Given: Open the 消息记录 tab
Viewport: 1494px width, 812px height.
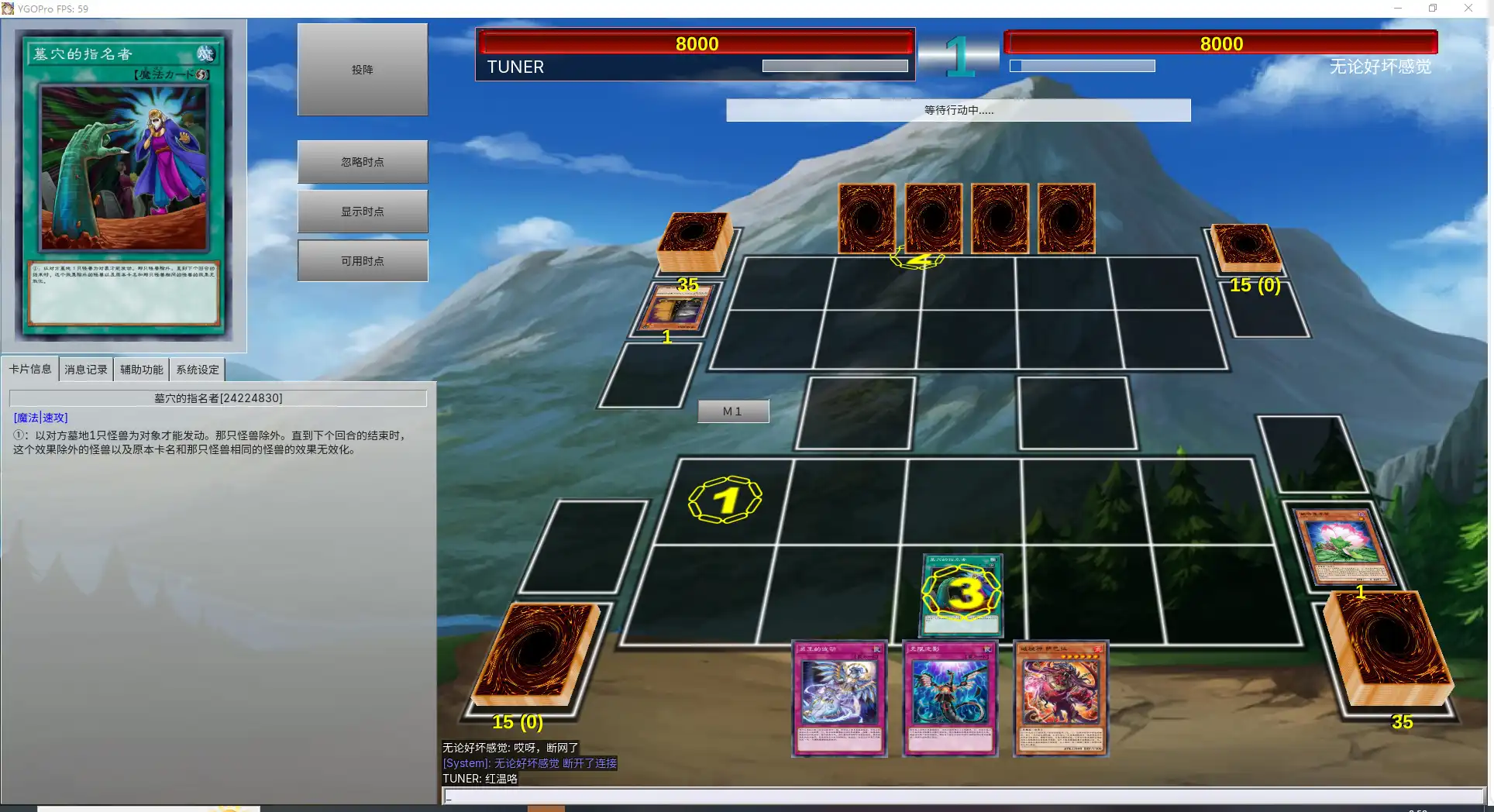Looking at the screenshot, I should click(x=86, y=370).
